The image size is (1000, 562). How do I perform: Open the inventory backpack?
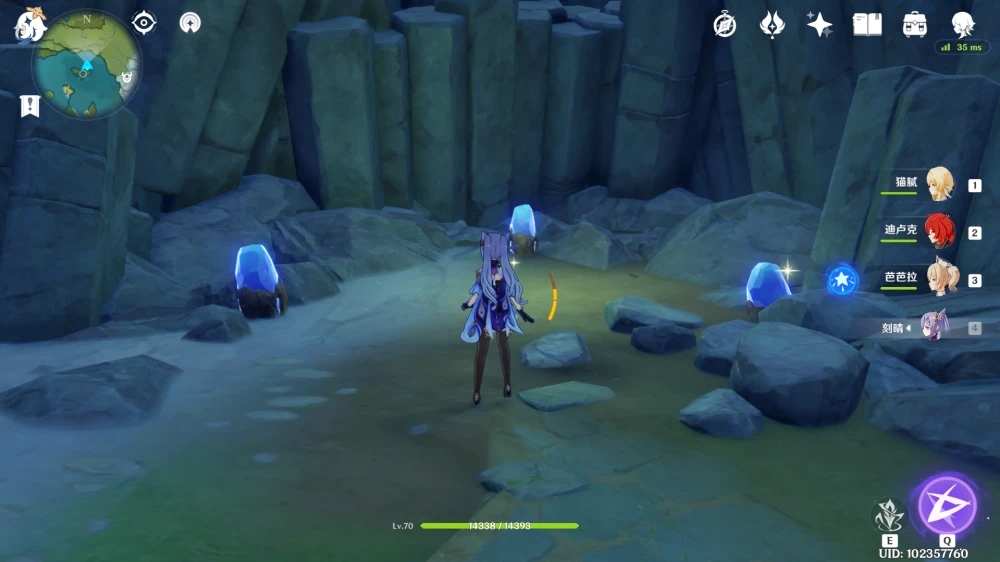(914, 25)
